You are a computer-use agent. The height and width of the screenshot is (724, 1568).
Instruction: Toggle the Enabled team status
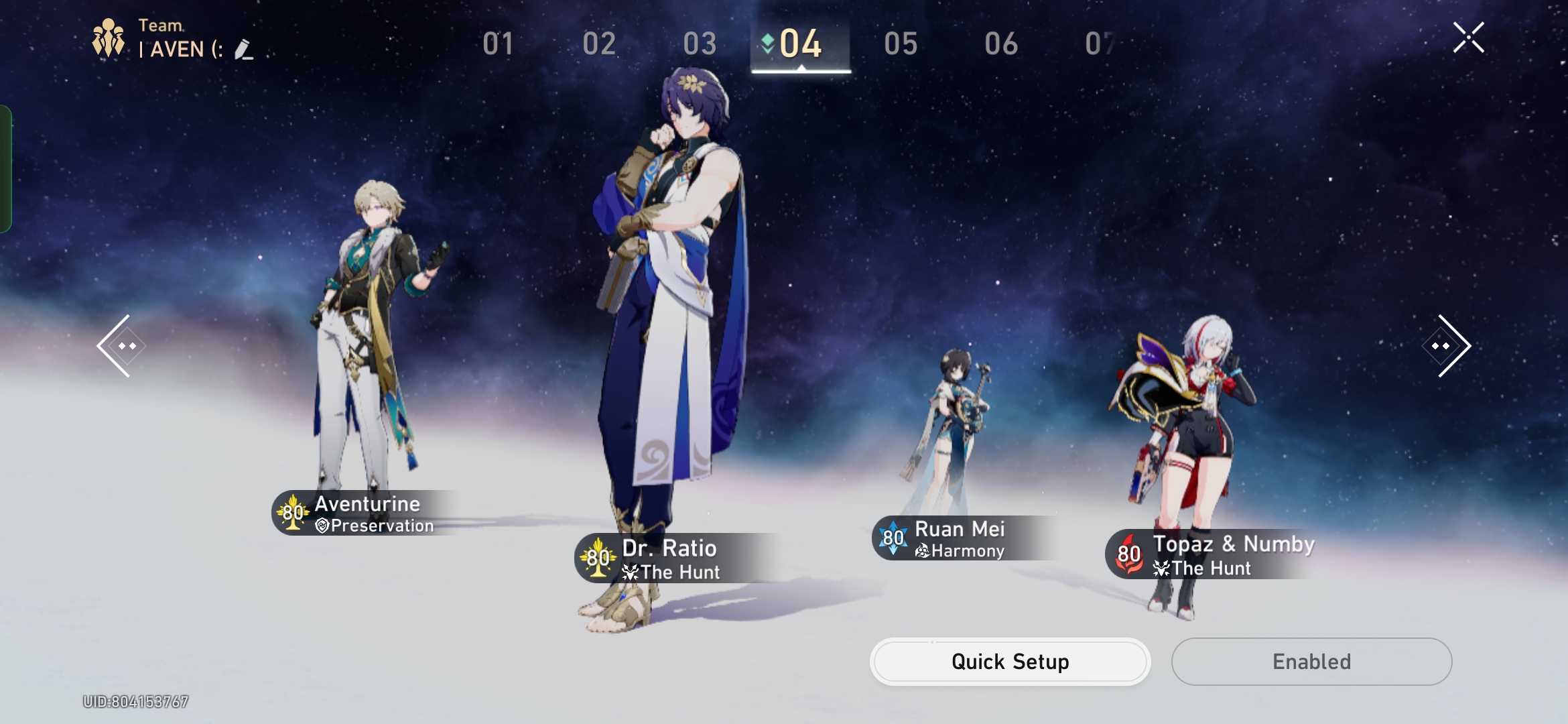coord(1311,661)
